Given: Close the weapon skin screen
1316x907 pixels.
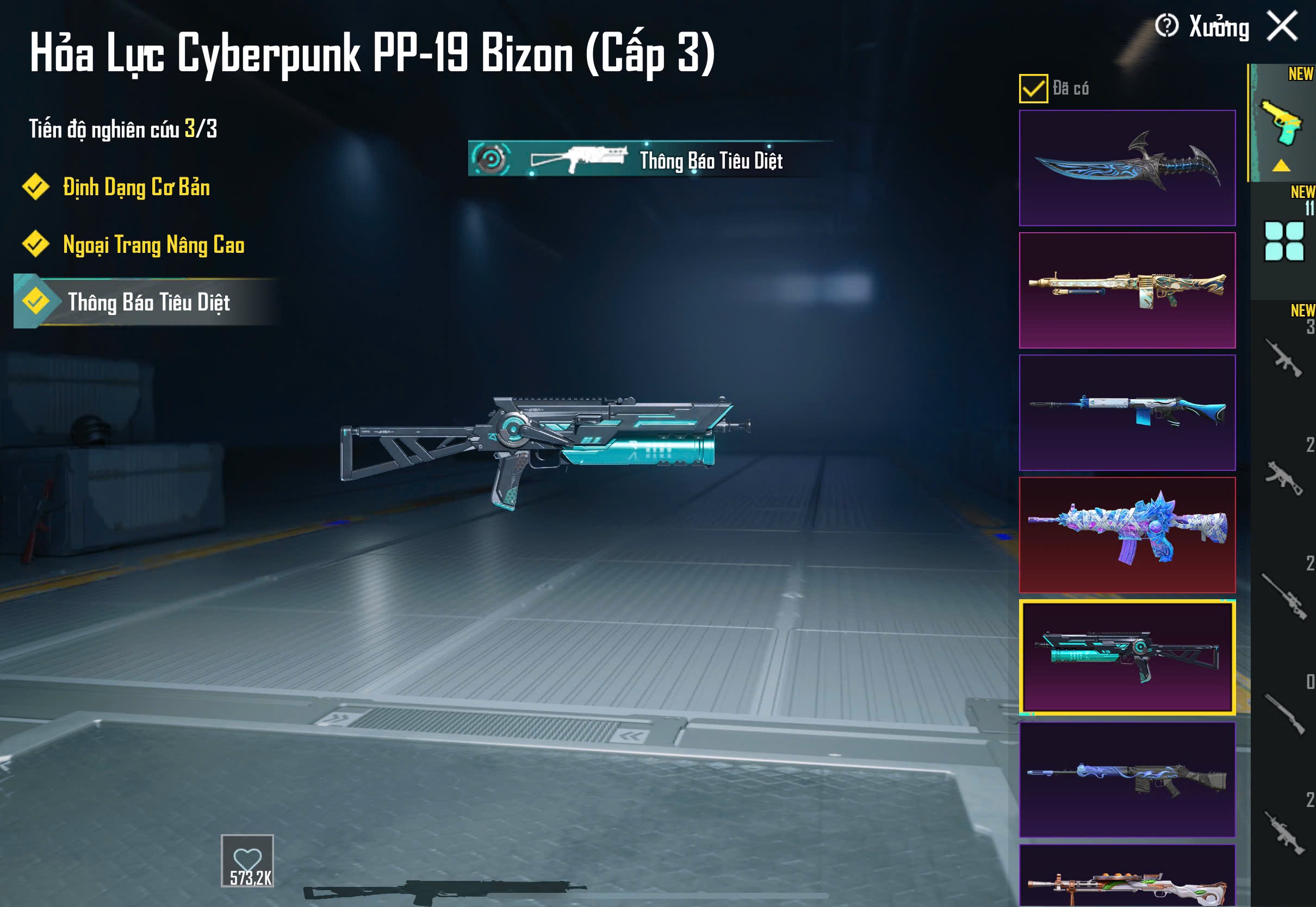Looking at the screenshot, I should [x=1281, y=27].
